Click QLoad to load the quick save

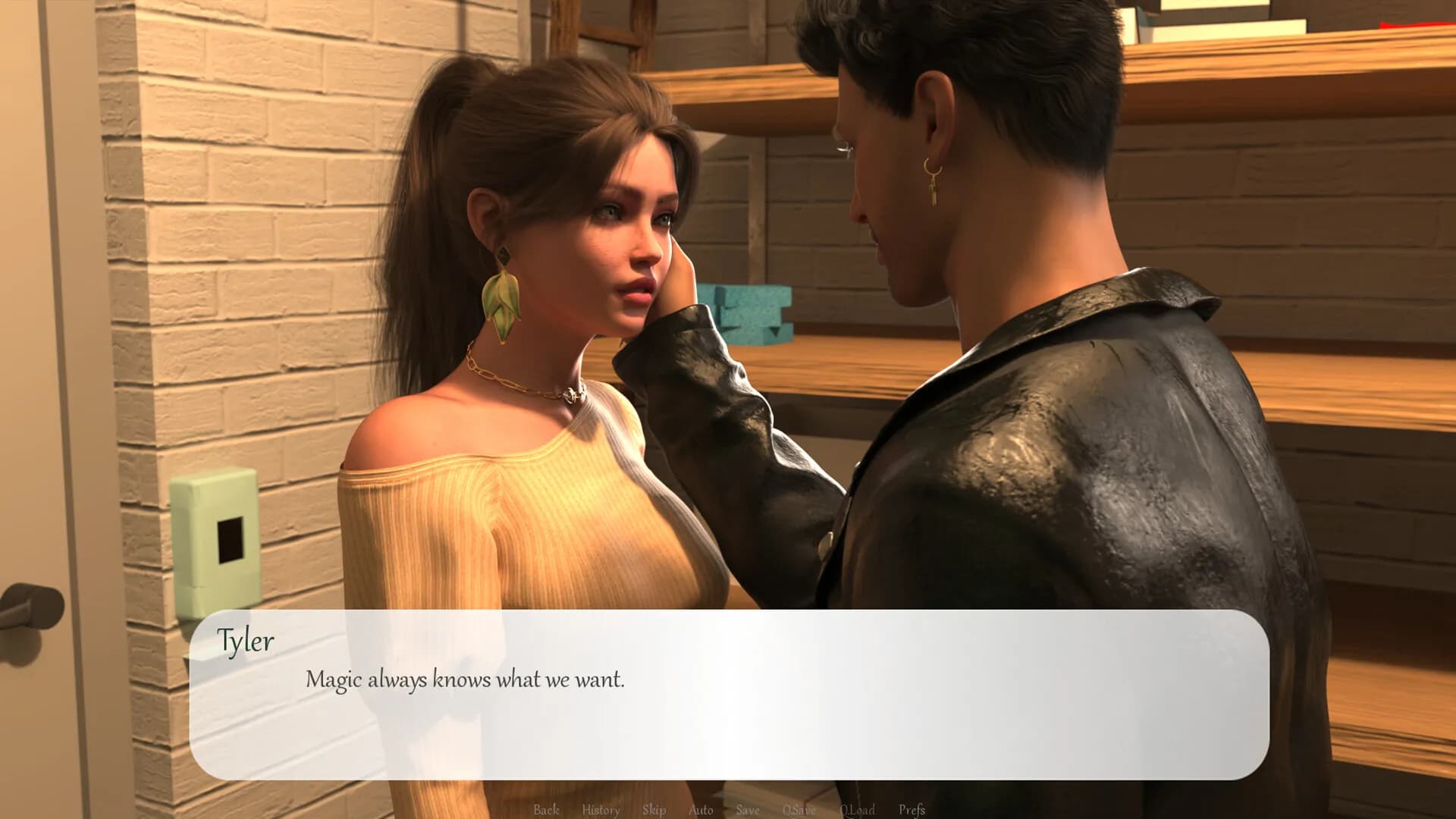pyautogui.click(x=858, y=810)
